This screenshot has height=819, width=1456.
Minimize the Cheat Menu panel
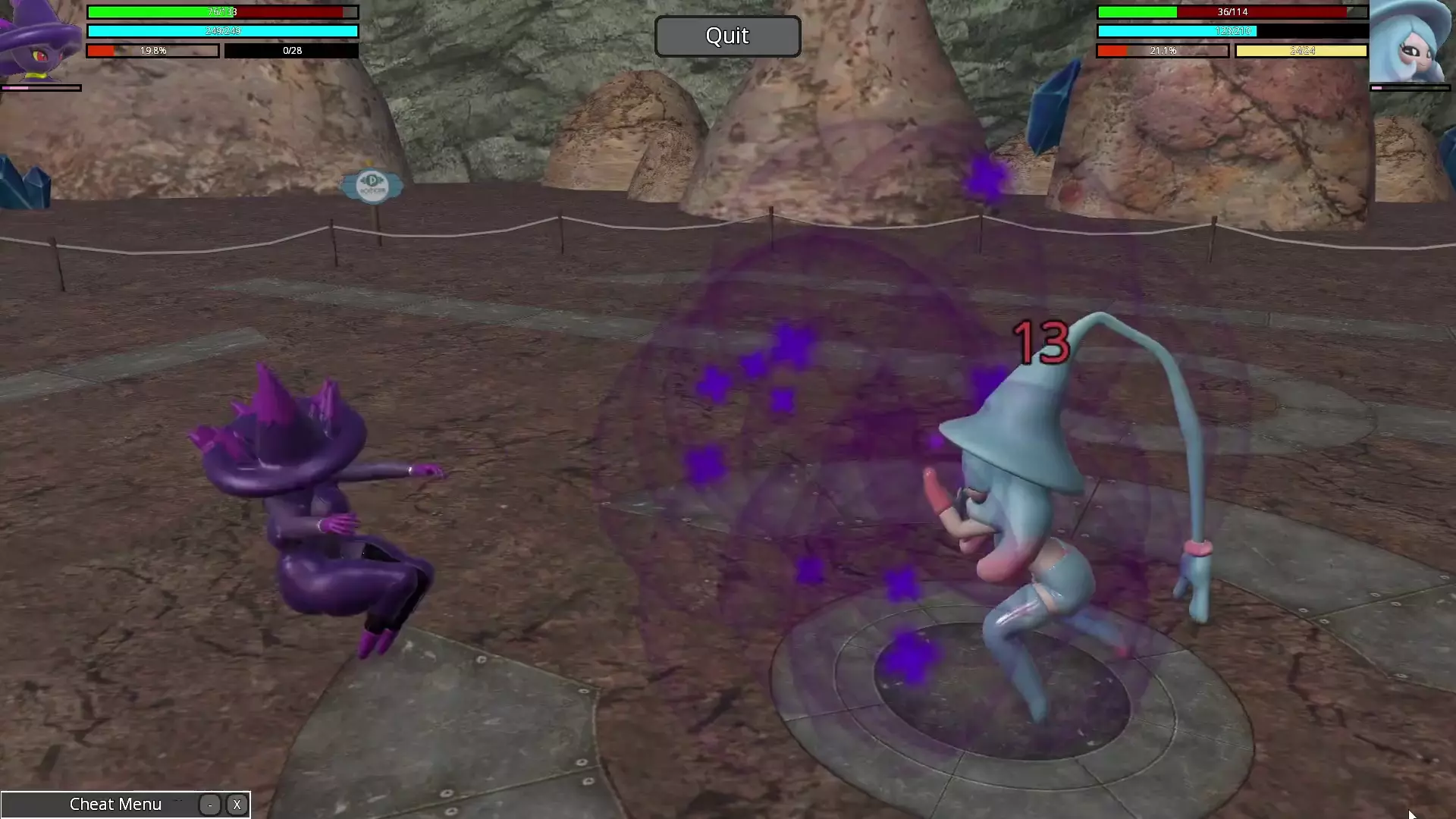pos(210,805)
